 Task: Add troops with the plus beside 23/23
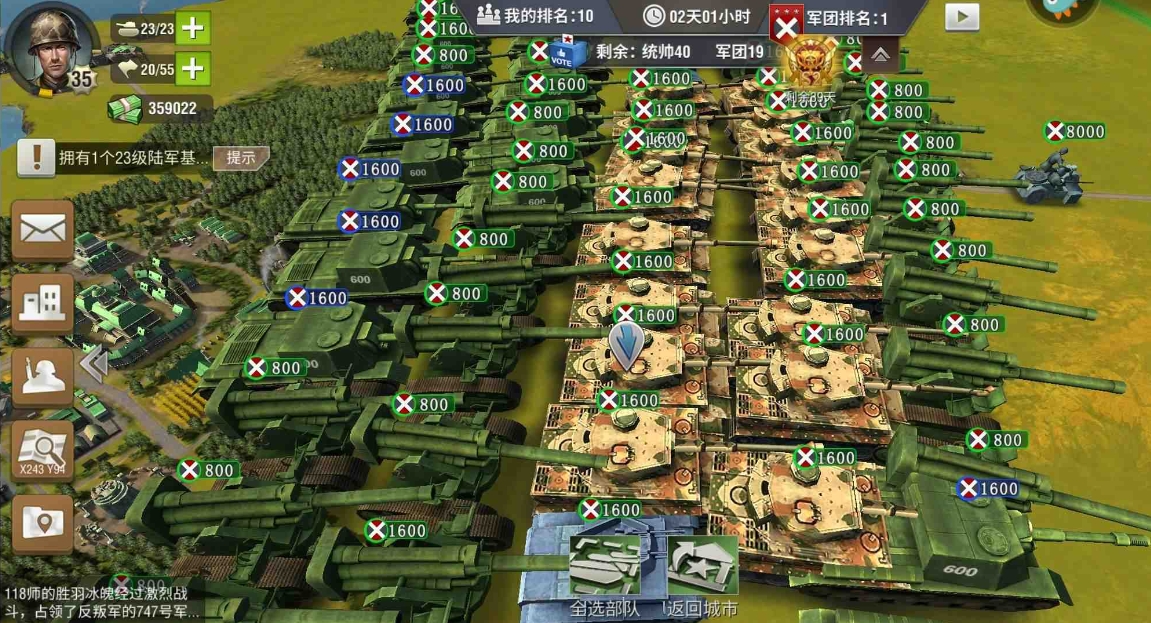tap(193, 28)
